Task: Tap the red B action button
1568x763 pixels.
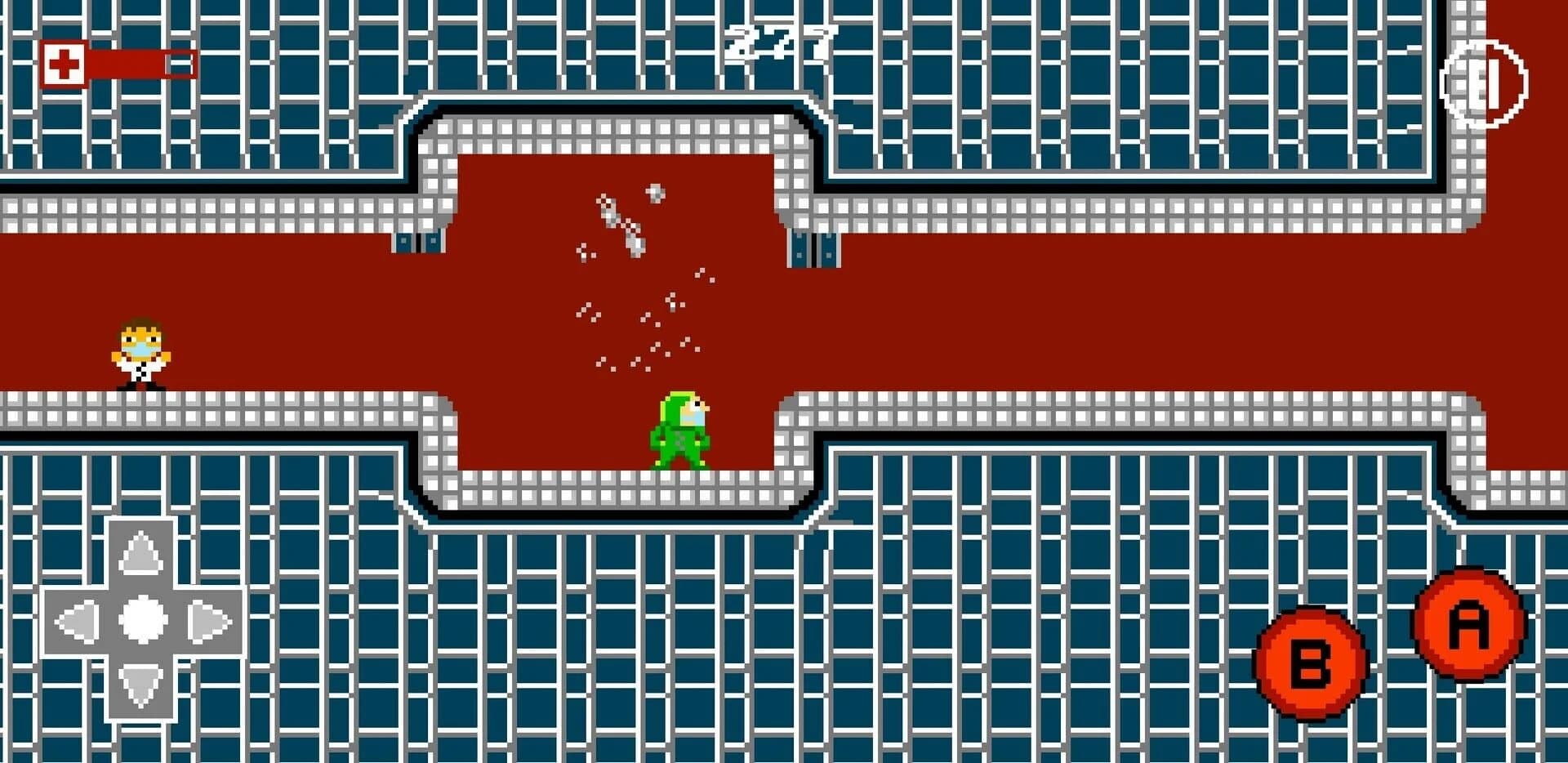Action: click(x=1311, y=663)
